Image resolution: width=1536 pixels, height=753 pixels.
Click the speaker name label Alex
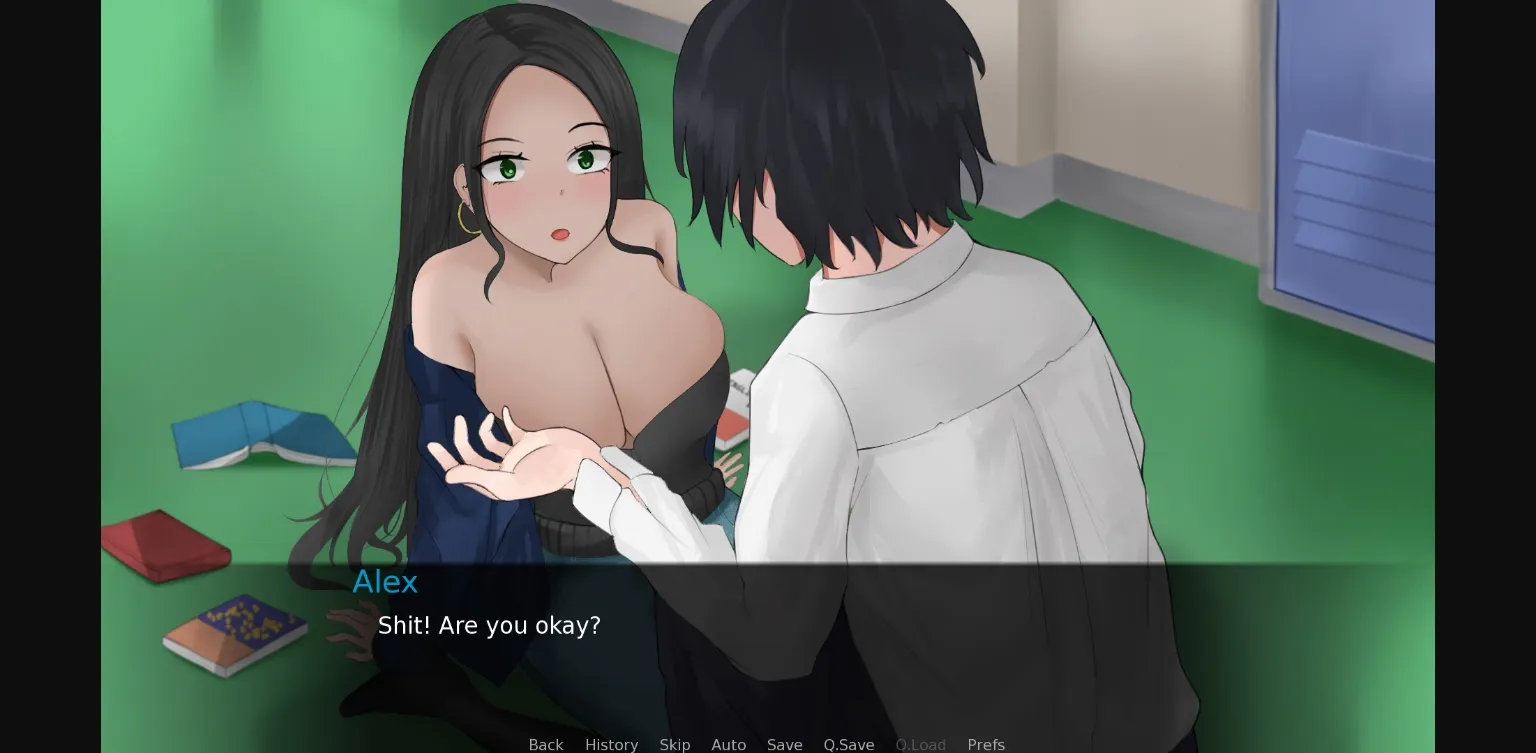[x=385, y=581]
